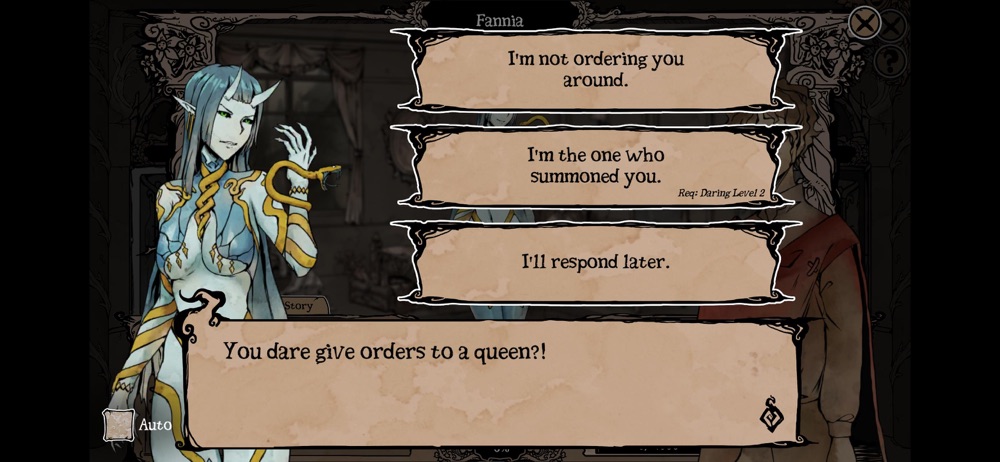
Task: Toggle the Auto checkbox
Action: pos(119,425)
